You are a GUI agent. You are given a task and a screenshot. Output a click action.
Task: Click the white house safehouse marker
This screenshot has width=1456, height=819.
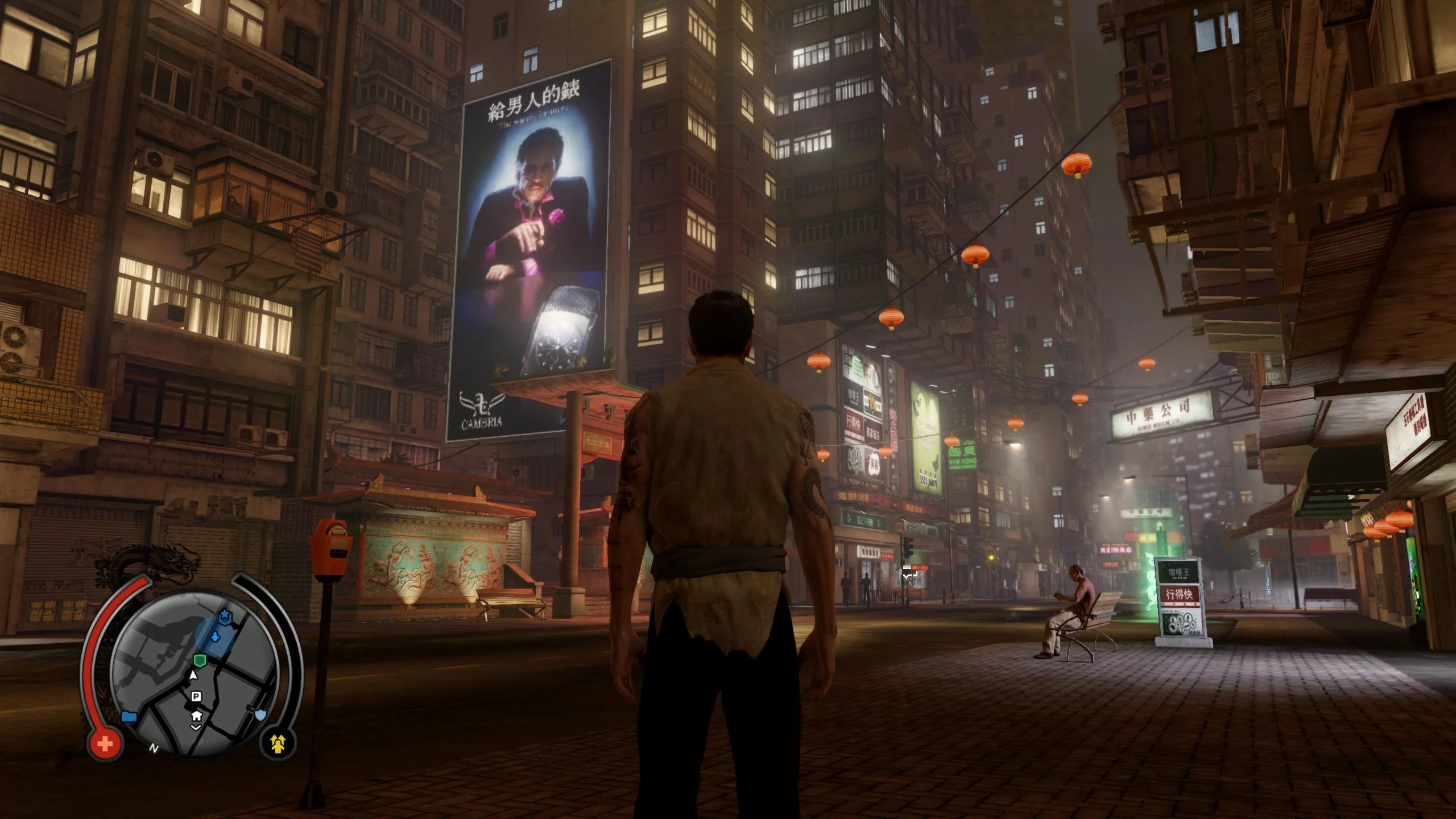point(196,715)
